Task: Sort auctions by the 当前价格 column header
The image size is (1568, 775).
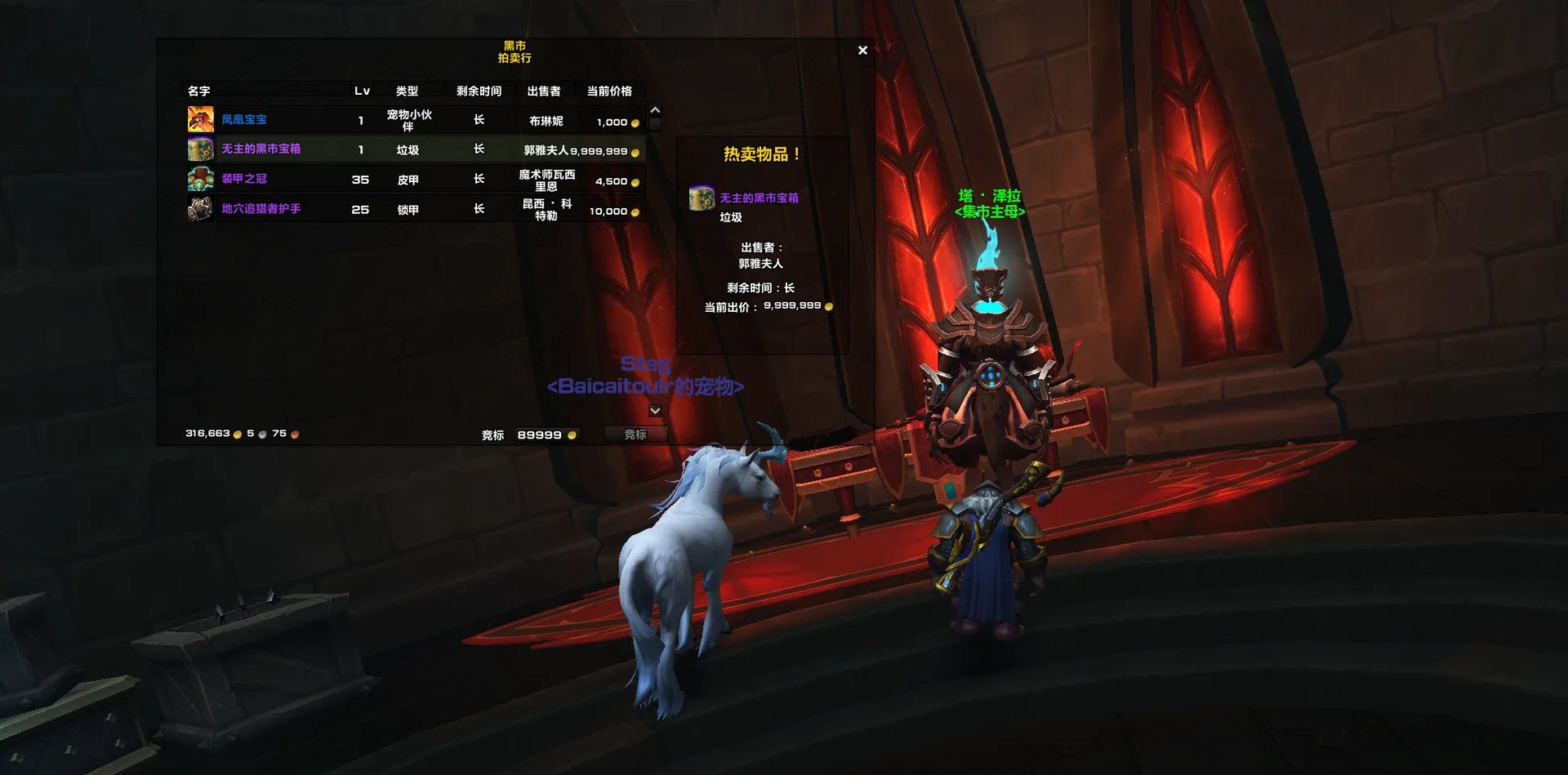Action: click(609, 91)
